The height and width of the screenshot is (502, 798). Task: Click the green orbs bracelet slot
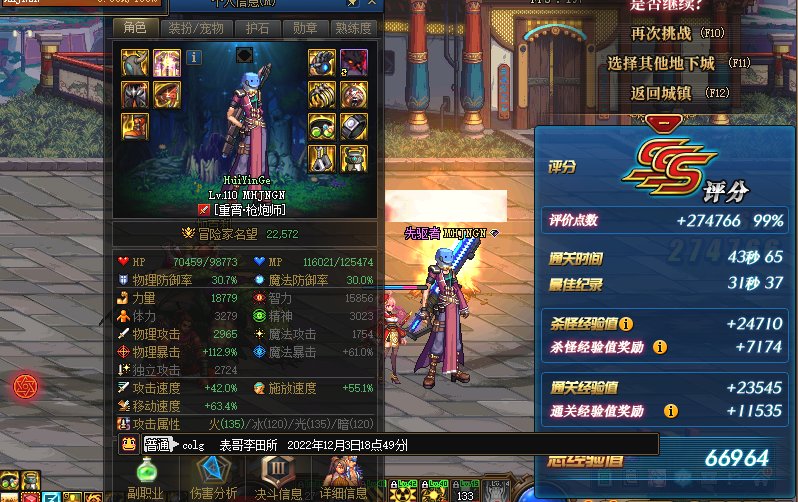pyautogui.click(x=321, y=127)
